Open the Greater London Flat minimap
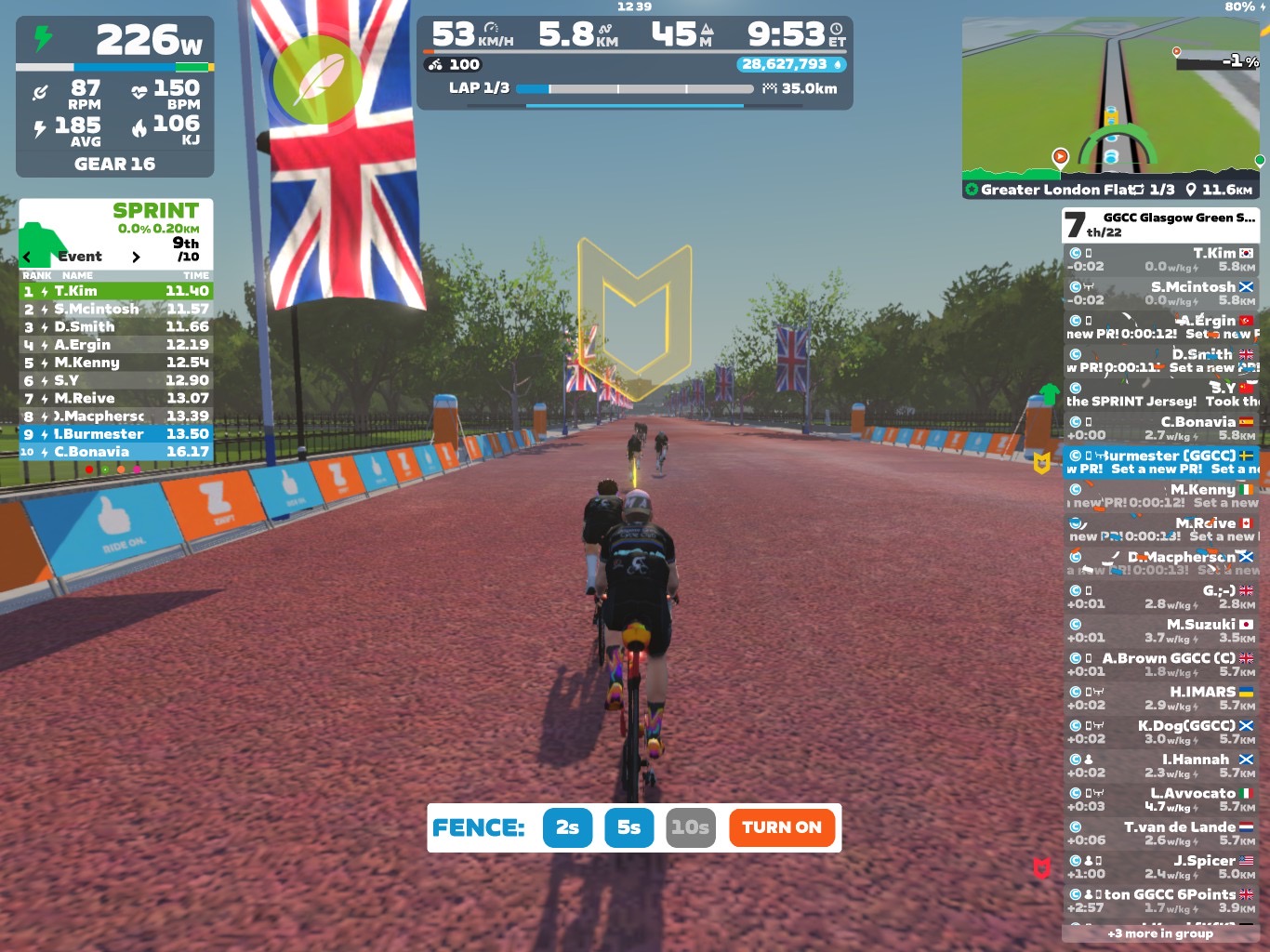 point(1112,100)
